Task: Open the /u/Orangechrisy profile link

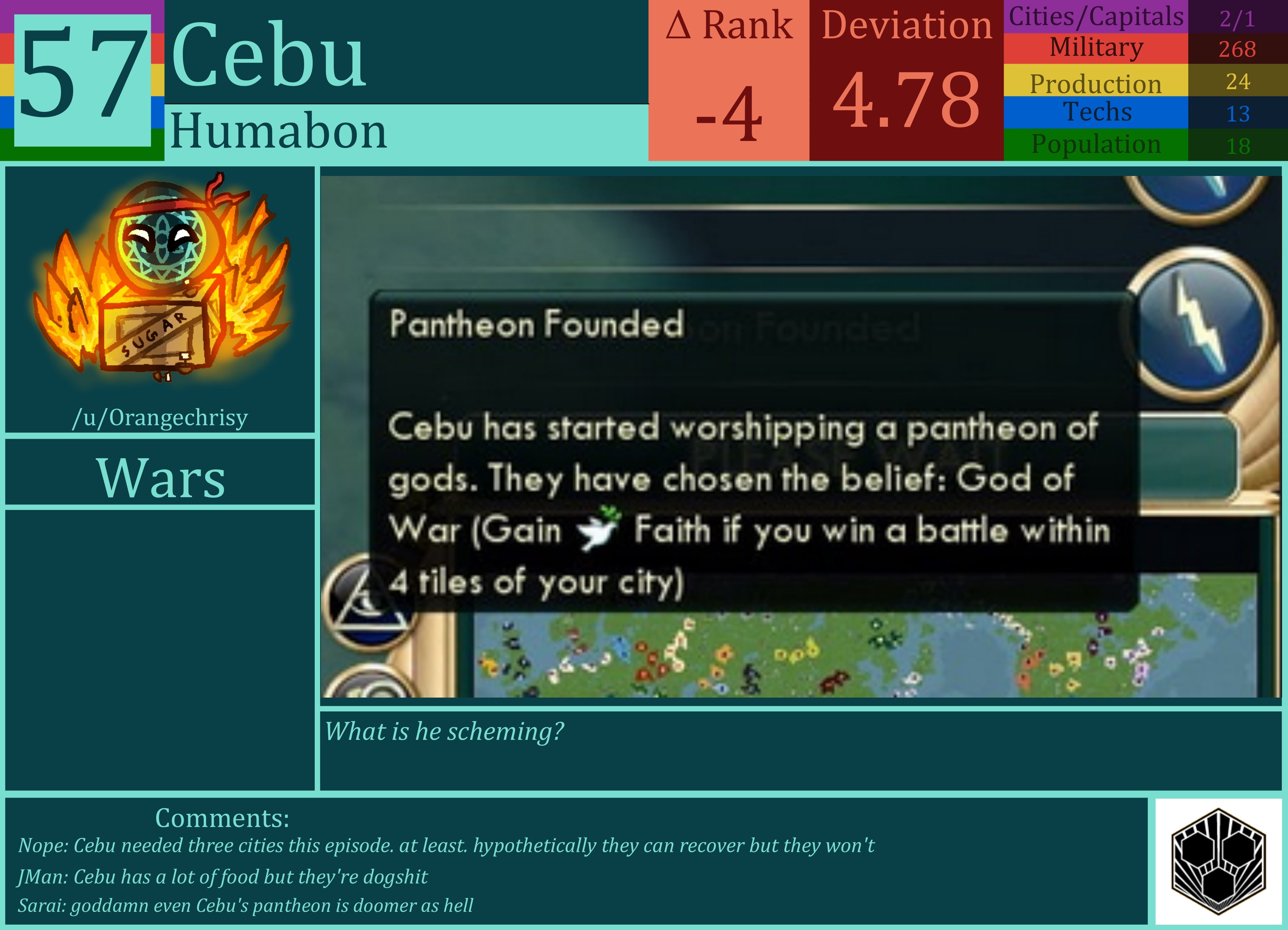Action: [161, 418]
